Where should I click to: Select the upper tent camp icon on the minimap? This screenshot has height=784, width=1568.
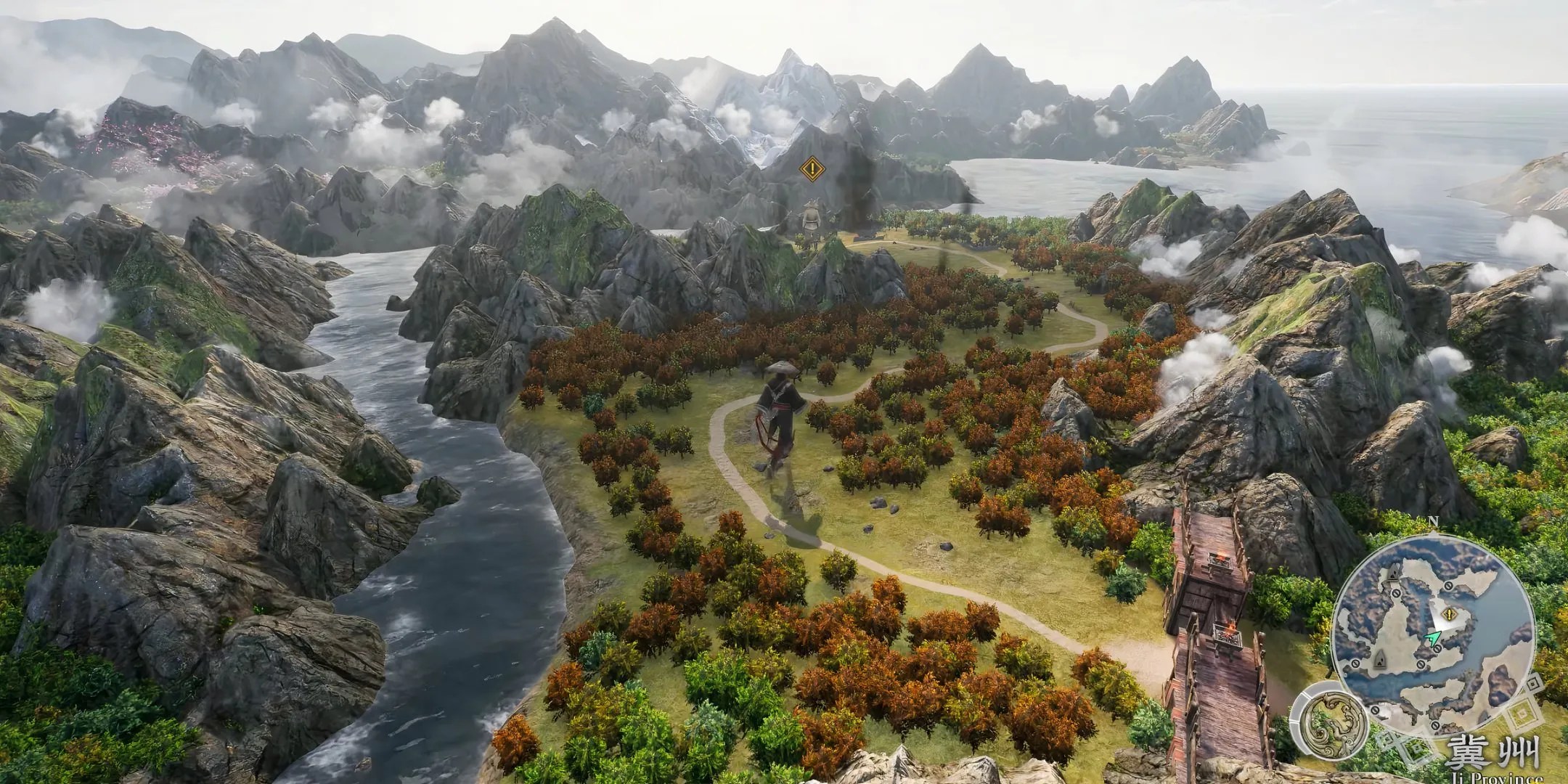click(1392, 572)
